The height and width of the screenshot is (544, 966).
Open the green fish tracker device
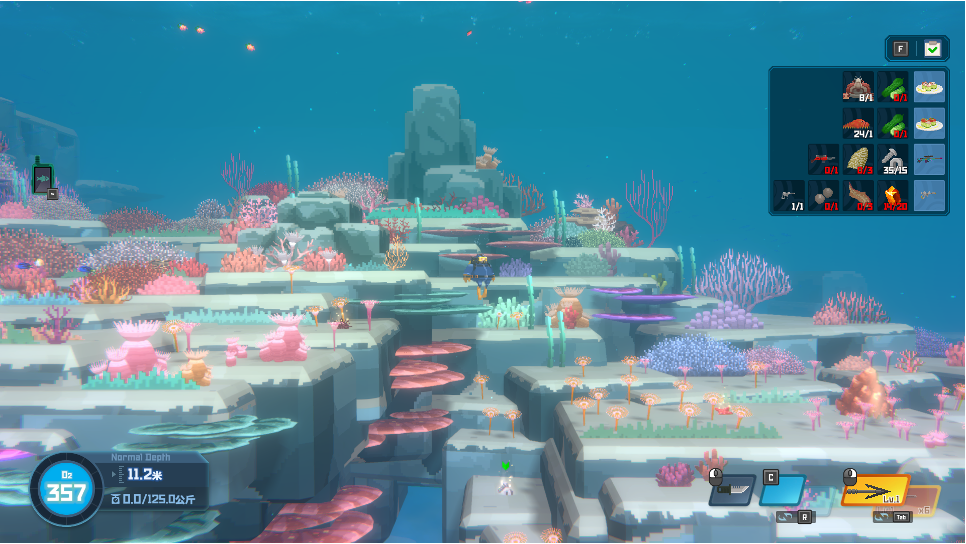point(42,178)
